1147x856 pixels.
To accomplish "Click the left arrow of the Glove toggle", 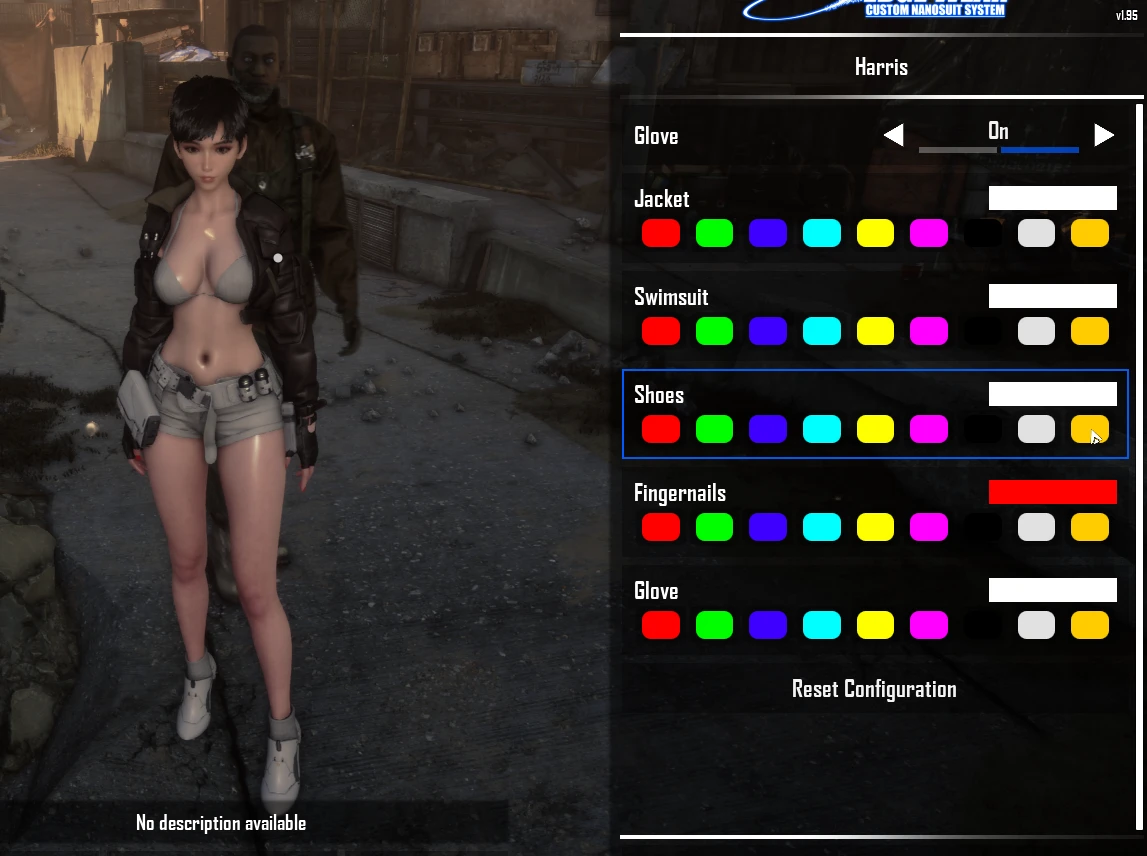I will (893, 135).
